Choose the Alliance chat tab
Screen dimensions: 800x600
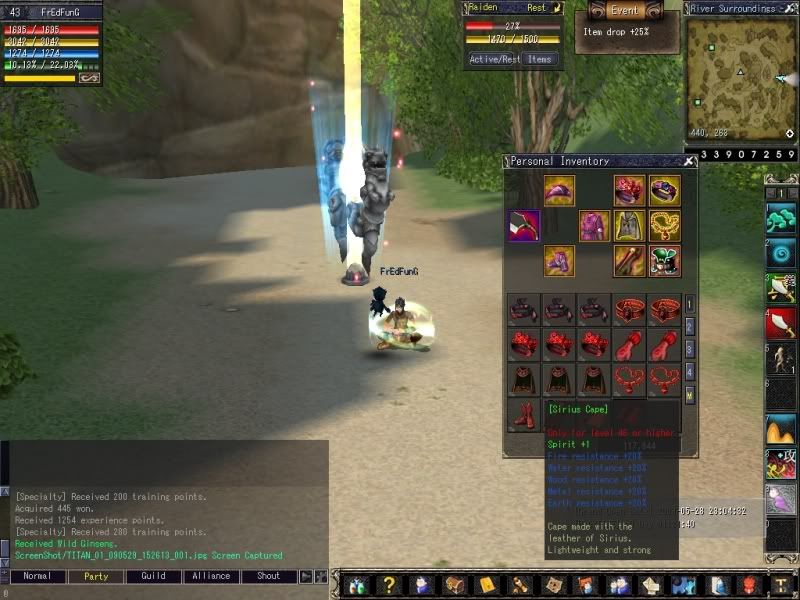(x=211, y=576)
